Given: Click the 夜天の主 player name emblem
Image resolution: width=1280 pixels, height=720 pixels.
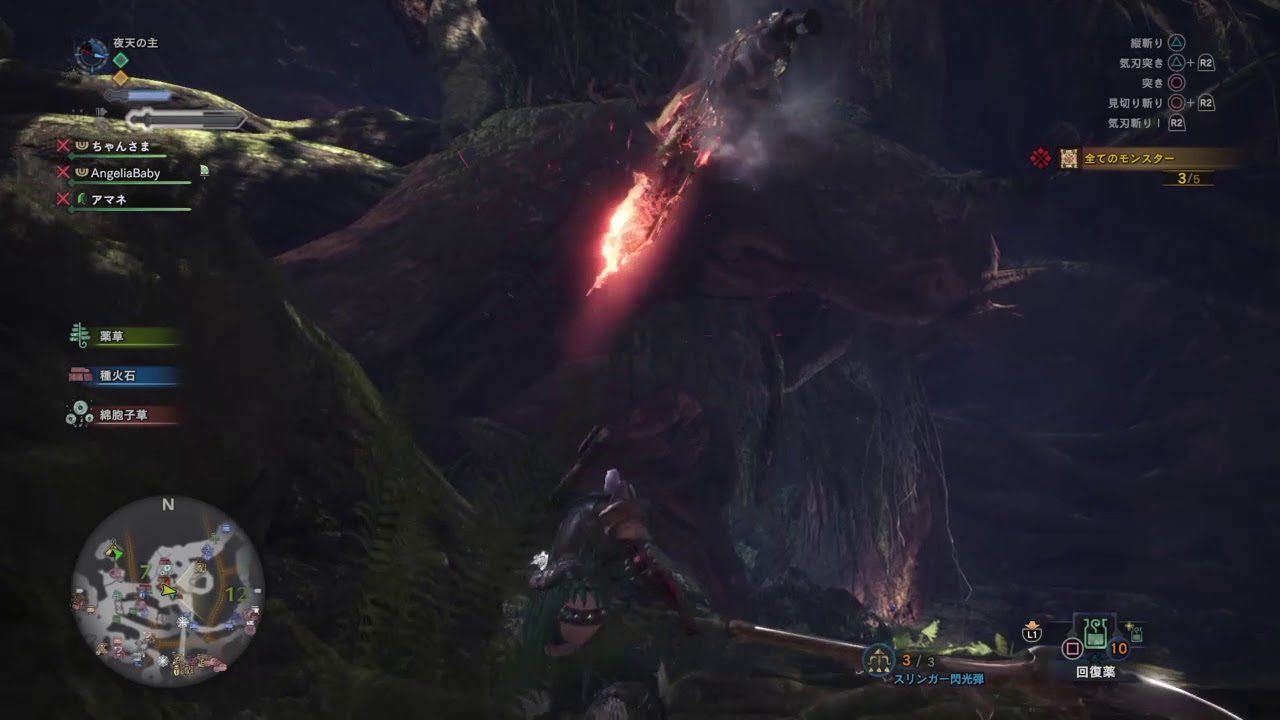Looking at the screenshot, I should click(93, 54).
